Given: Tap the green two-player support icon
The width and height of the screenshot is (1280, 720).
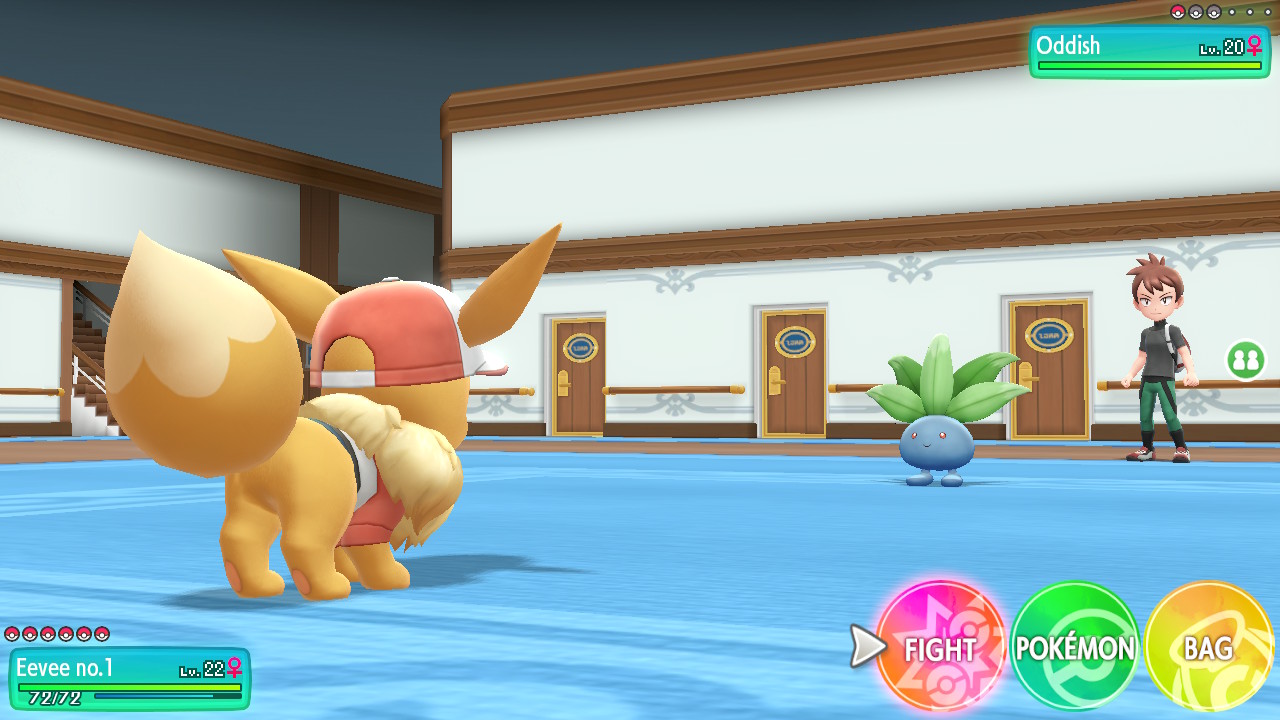Looking at the screenshot, I should tap(1246, 359).
